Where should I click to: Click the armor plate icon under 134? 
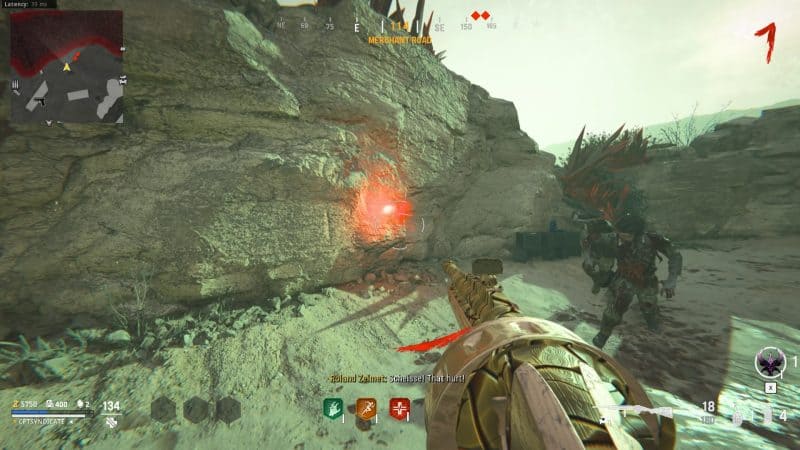(x=111, y=423)
